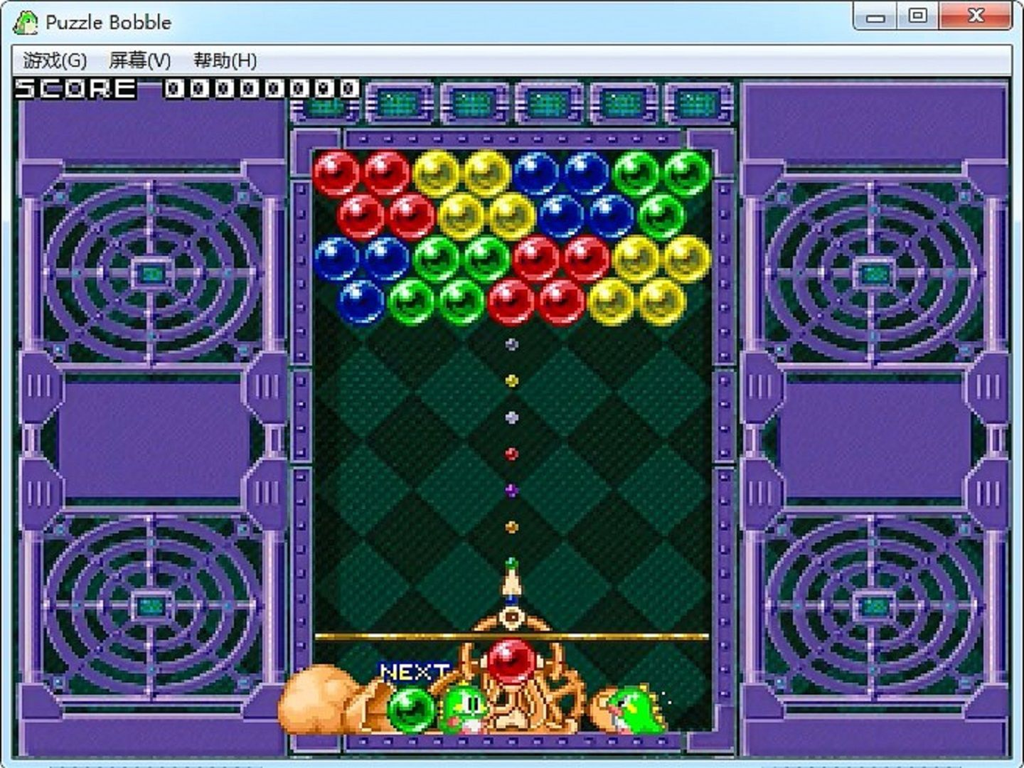Open the 游戏(G) menu
The height and width of the screenshot is (768, 1024).
[55, 60]
